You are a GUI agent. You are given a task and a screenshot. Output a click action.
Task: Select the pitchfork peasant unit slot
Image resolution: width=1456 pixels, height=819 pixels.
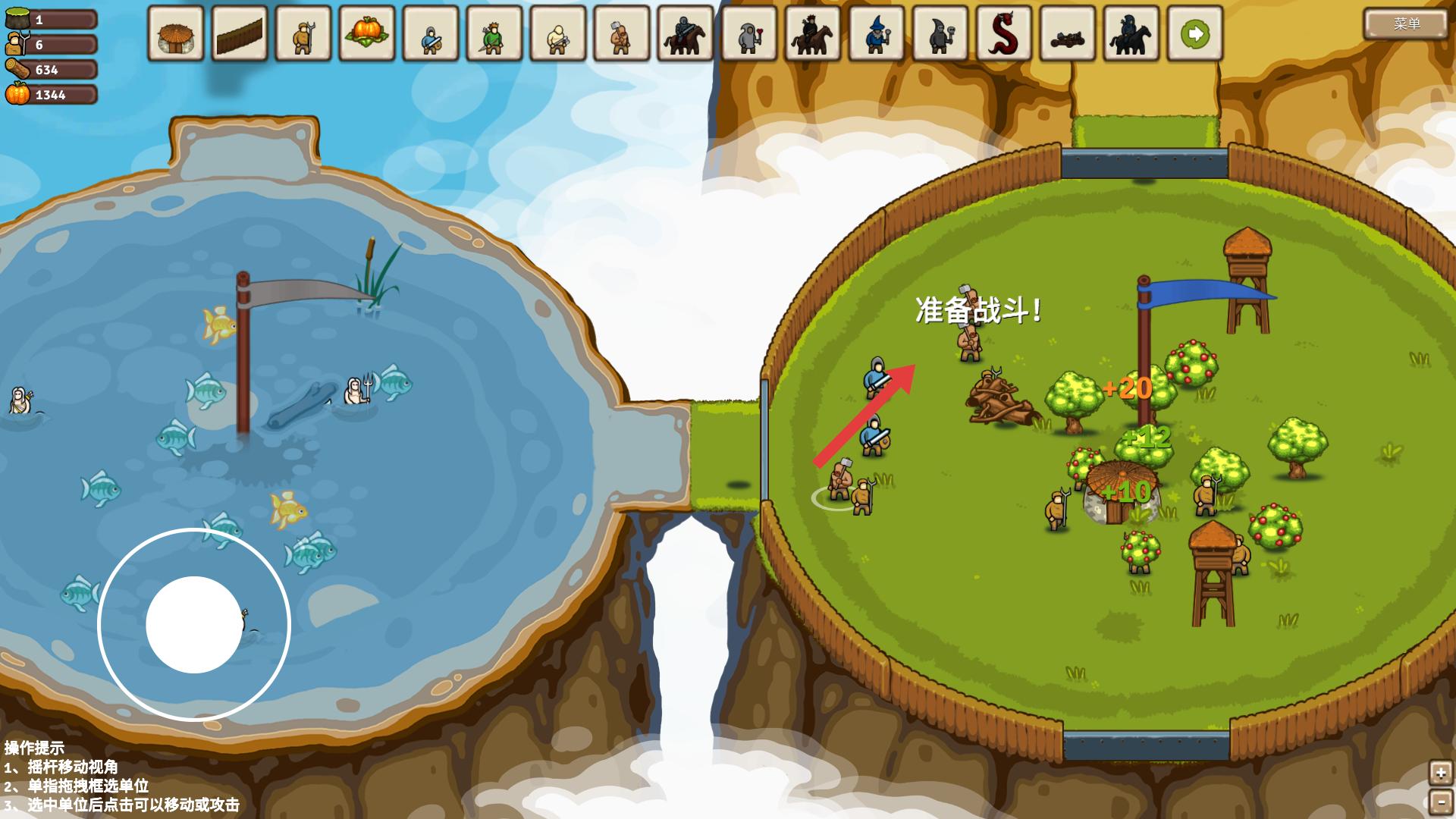coord(303,34)
